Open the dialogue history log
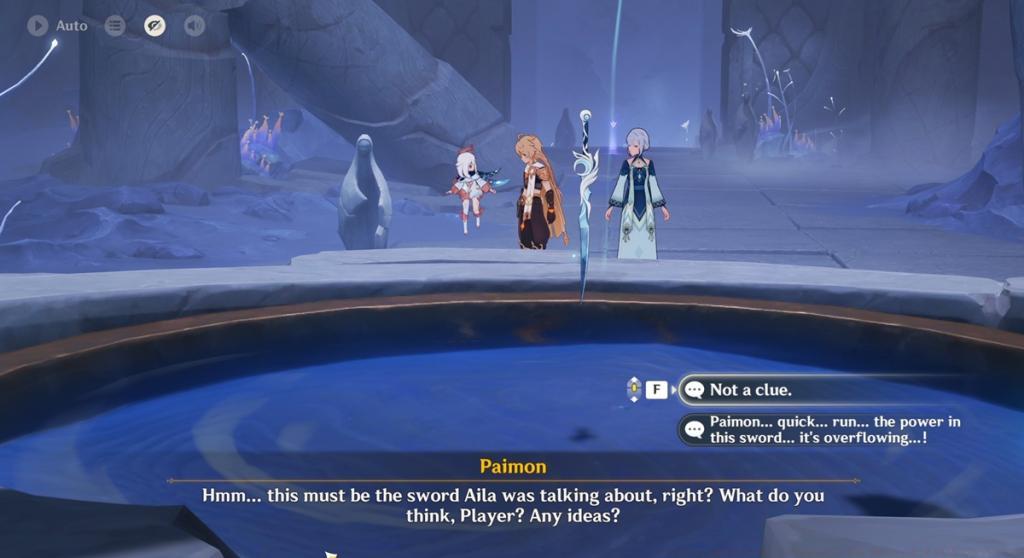Screen dimensions: 1024x558 click(x=115, y=25)
